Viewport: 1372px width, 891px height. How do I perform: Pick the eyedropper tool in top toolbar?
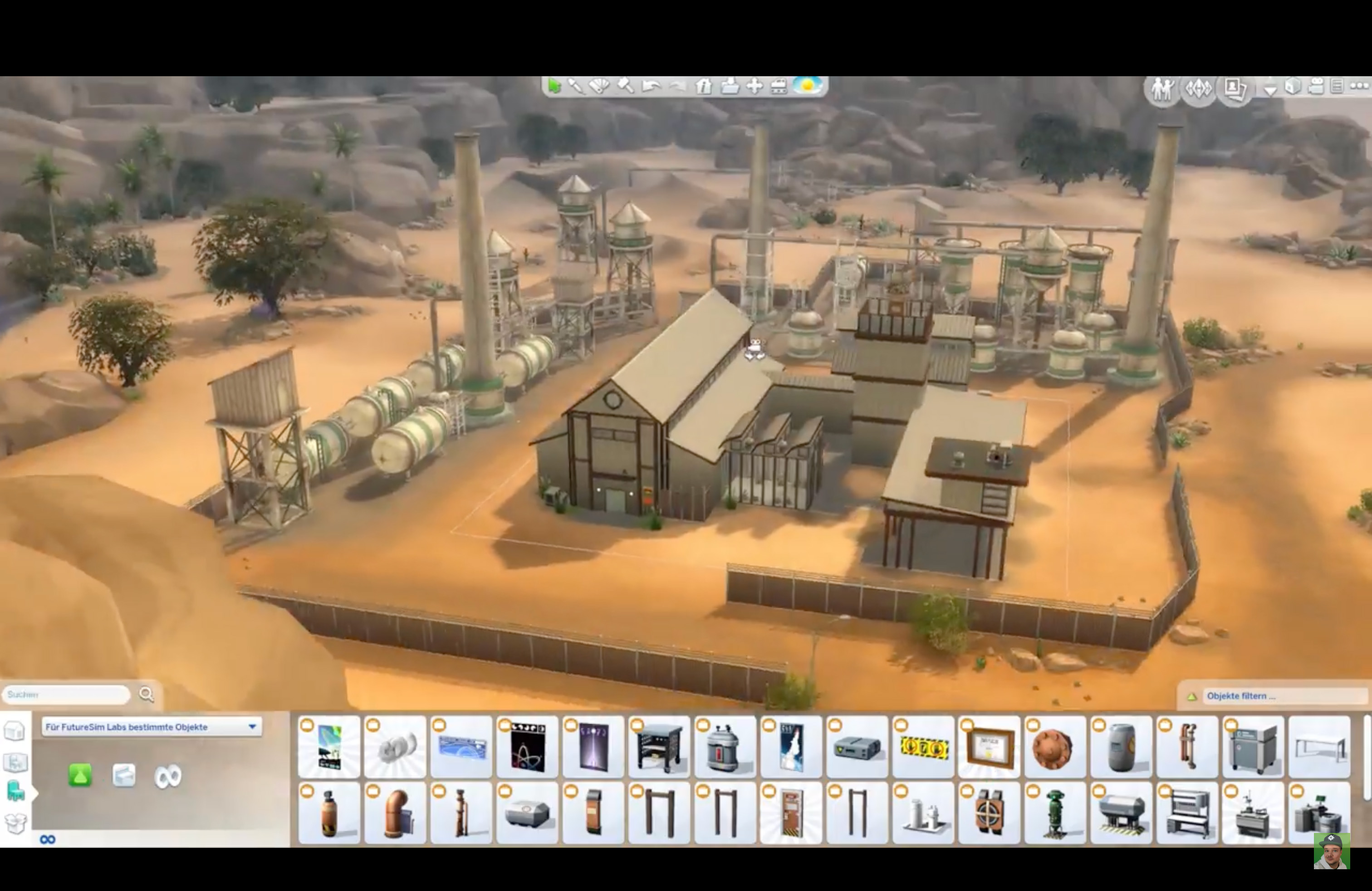click(575, 87)
